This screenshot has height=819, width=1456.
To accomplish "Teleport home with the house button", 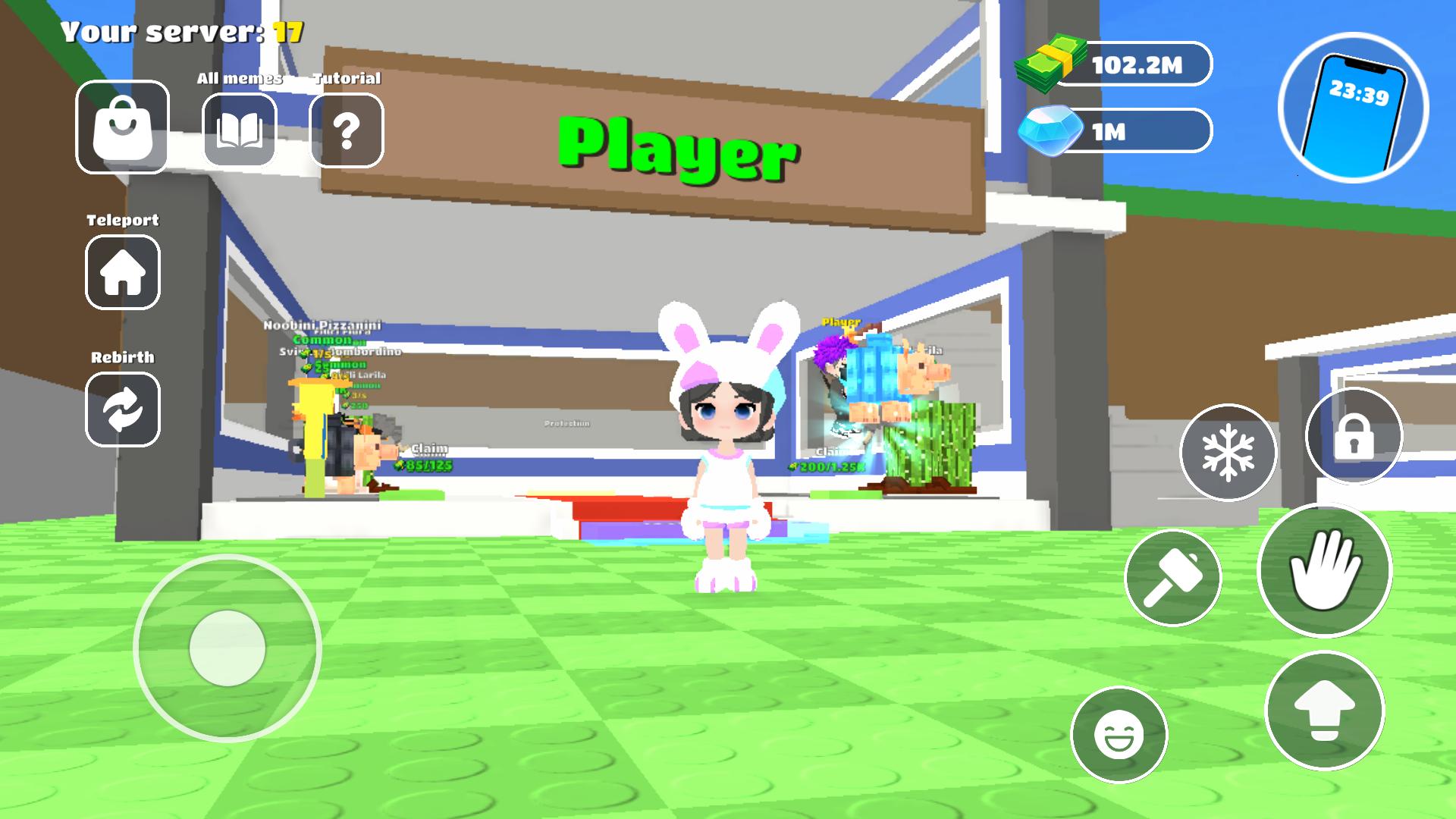I will [123, 272].
